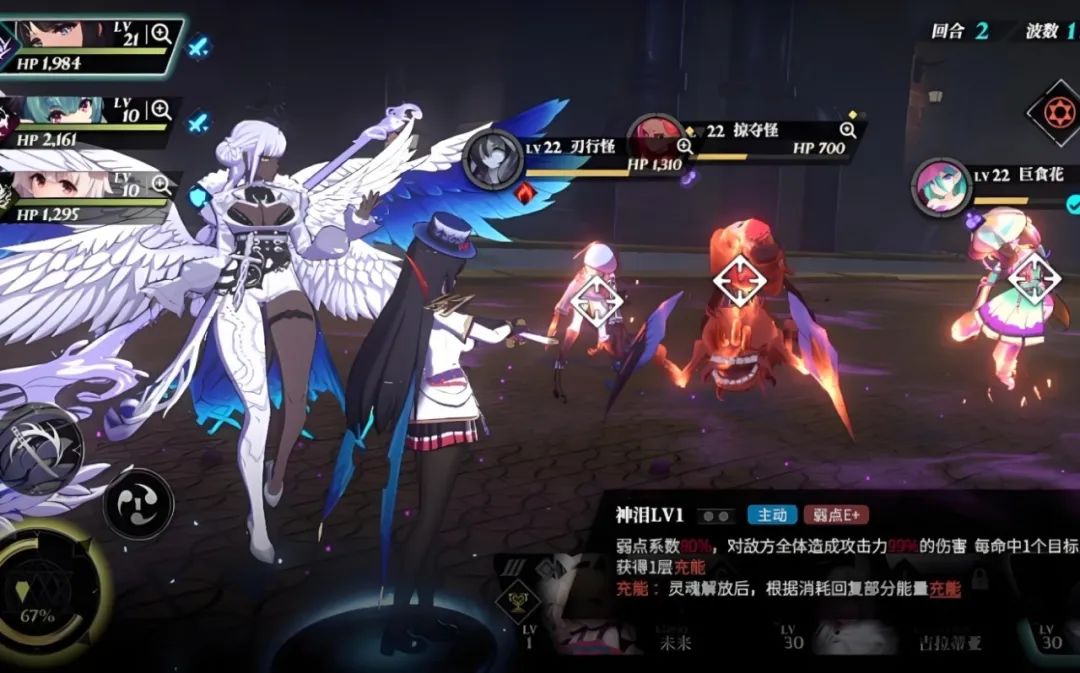Tap the 弱点E+ weakness tag
The image size is (1080, 673).
[x=835, y=515]
